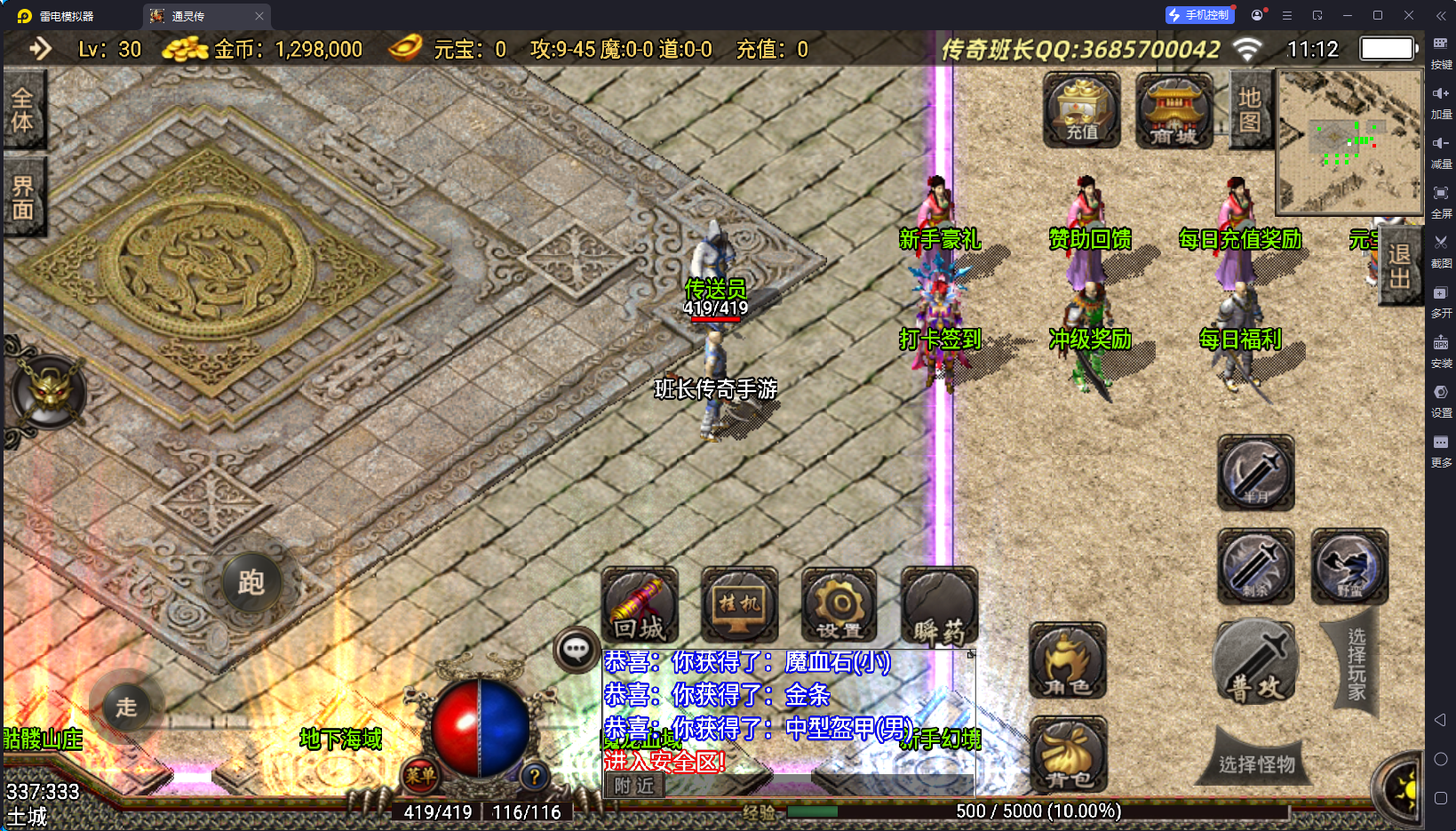Activate the 刺杀 thrust sword skill
1456x831 pixels.
point(1255,566)
